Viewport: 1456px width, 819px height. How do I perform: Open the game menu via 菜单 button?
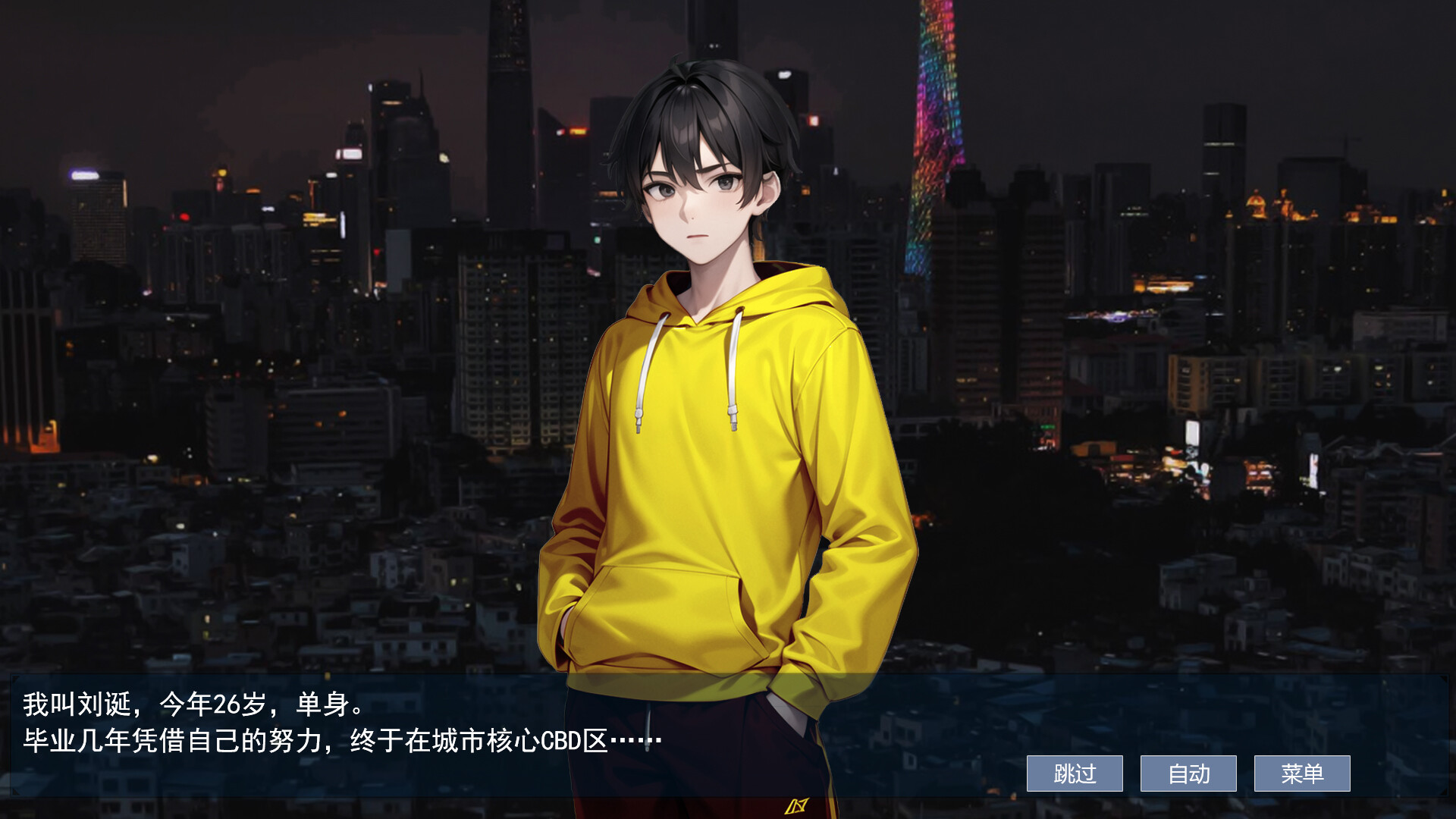point(1304,773)
